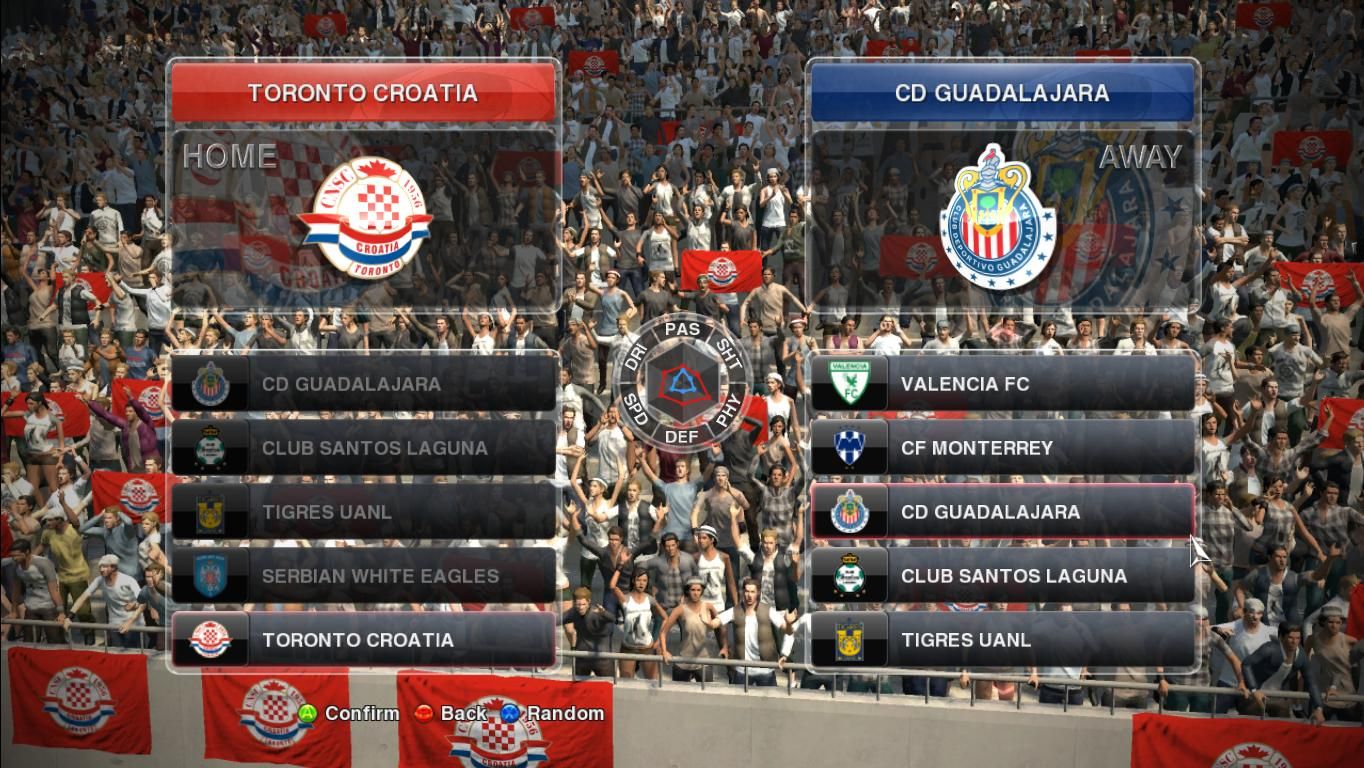This screenshot has height=768, width=1364.
Task: Click the highlighted CD Guadalajara away row
Action: coord(1002,512)
